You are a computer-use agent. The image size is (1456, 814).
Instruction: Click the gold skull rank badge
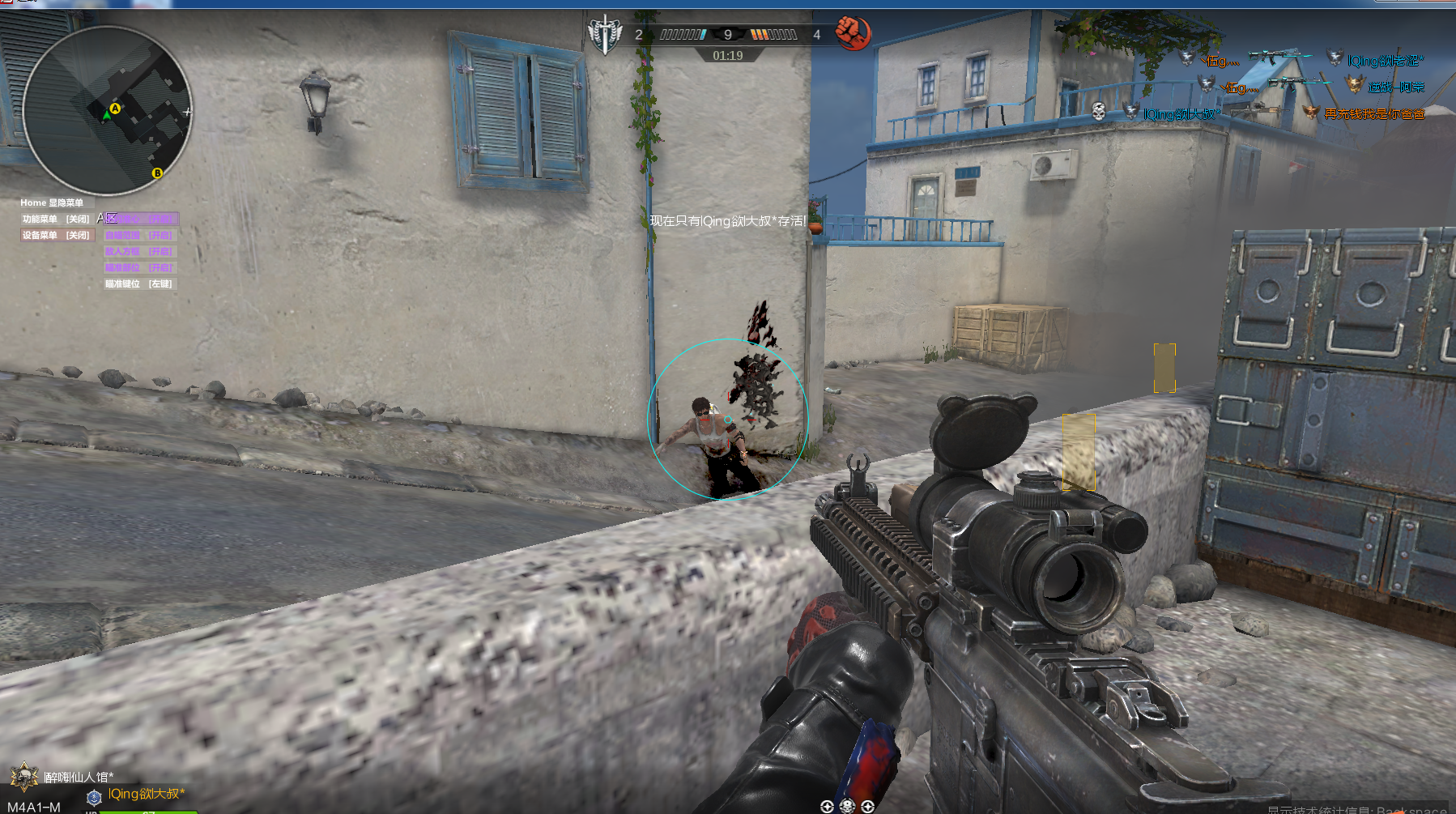24,777
